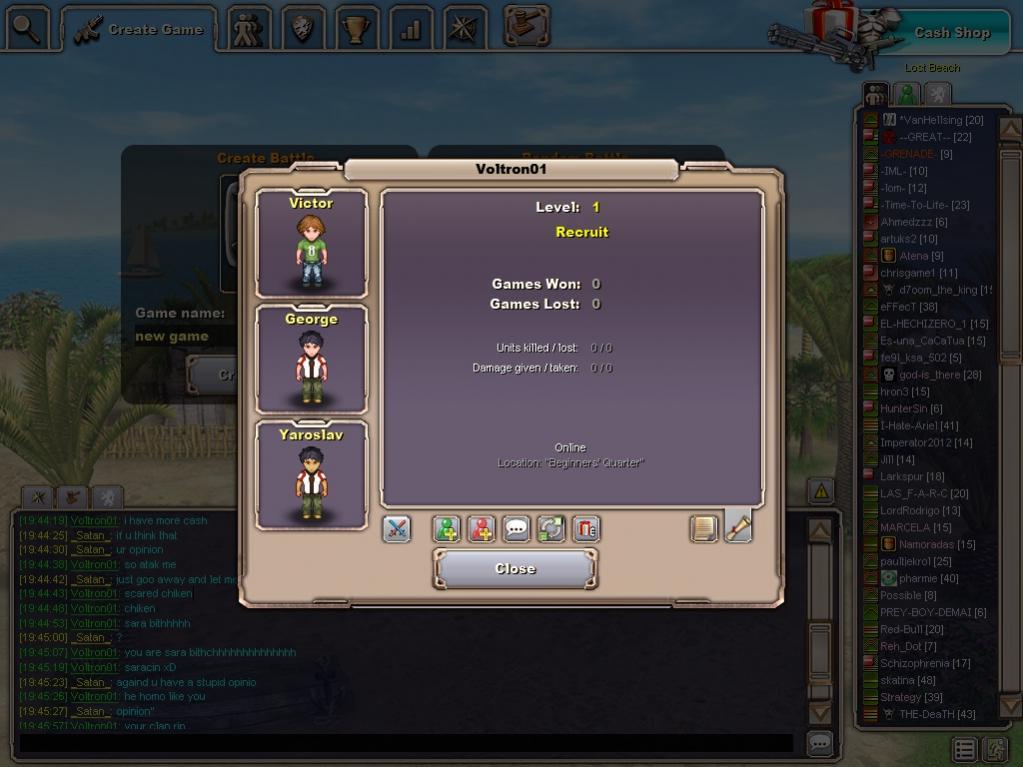Viewport: 1023px width, 767px height.
Task: Close the Voltron01 profile window
Action: pyautogui.click(x=515, y=568)
